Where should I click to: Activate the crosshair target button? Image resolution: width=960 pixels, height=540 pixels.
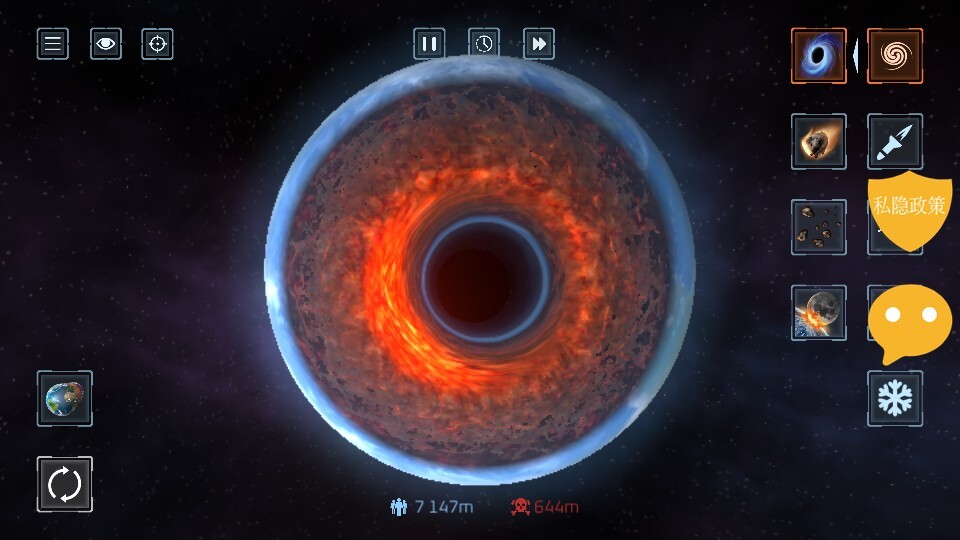pyautogui.click(x=157, y=44)
